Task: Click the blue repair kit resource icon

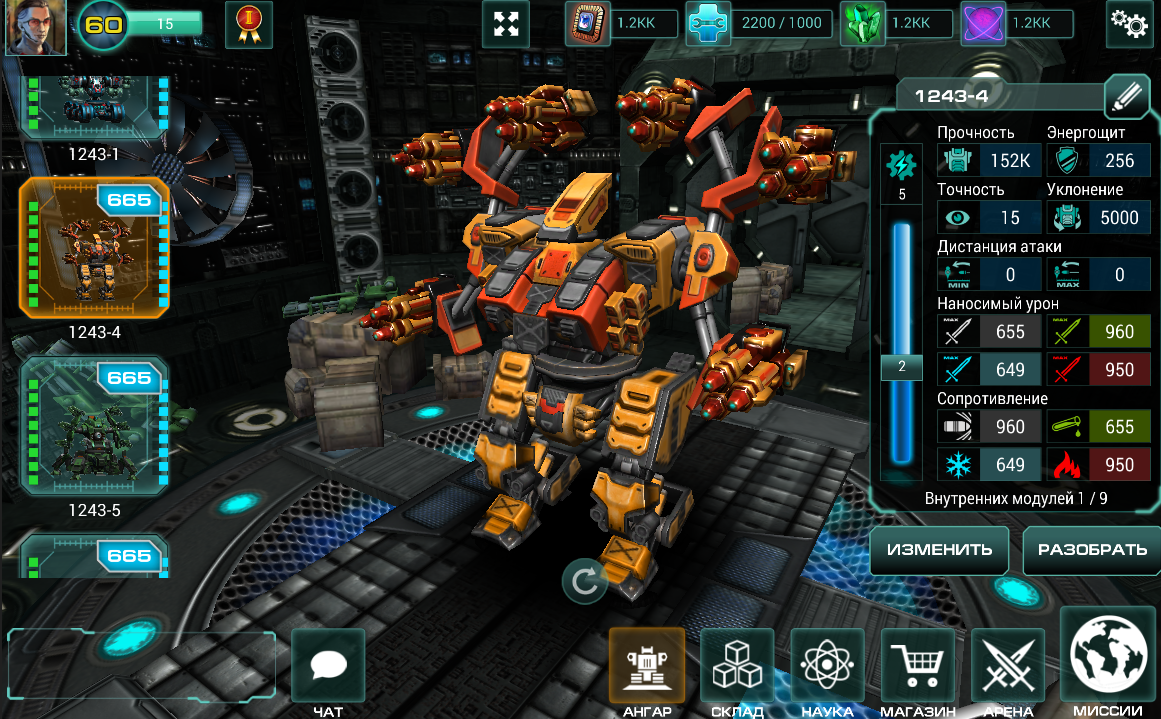Action: point(707,25)
